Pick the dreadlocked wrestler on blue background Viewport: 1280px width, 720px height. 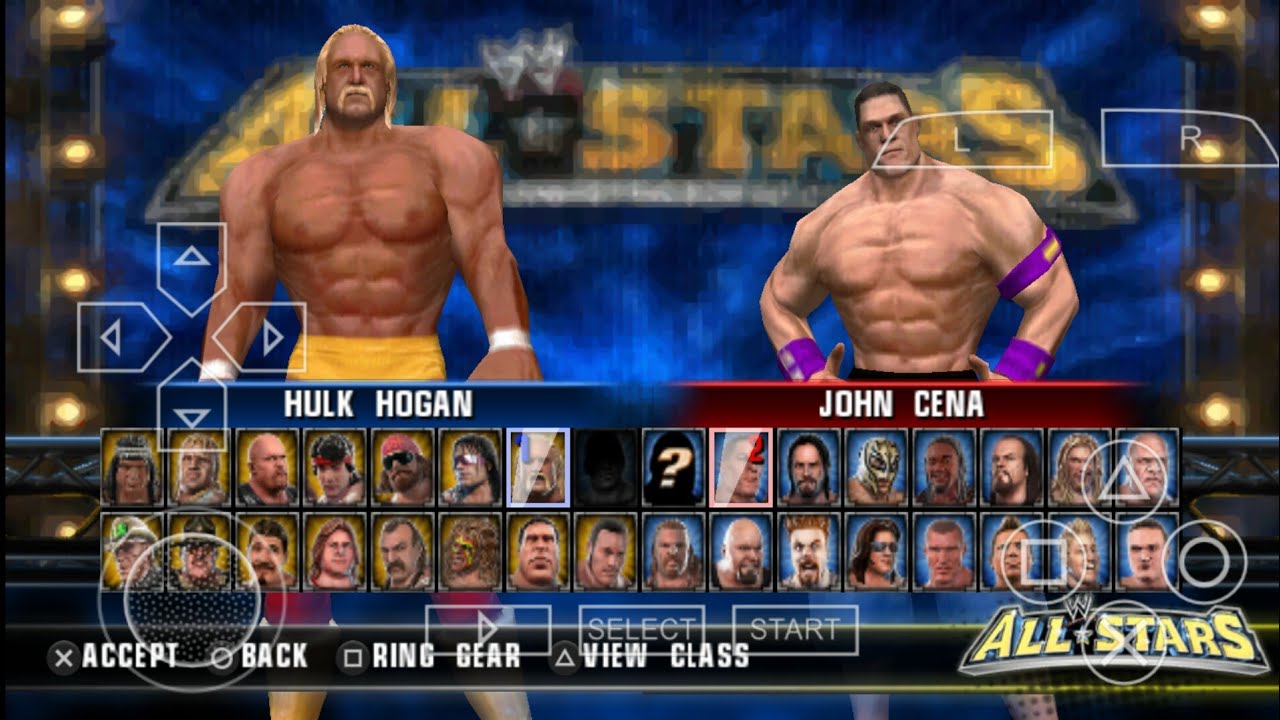click(x=944, y=467)
